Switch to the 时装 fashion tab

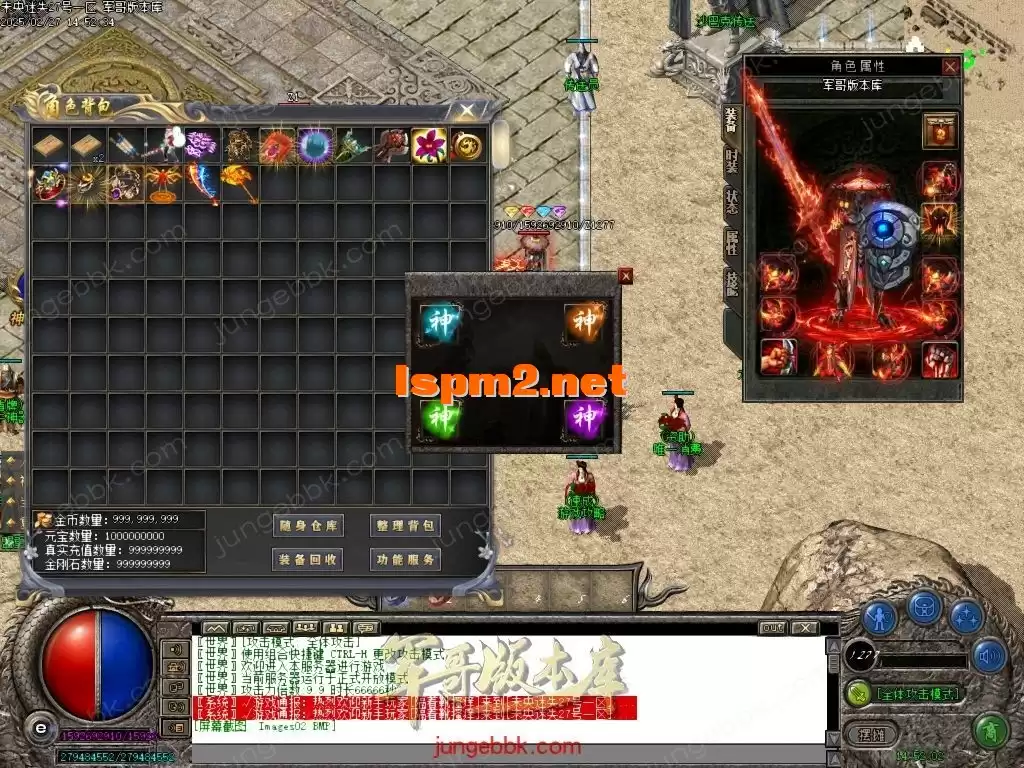[x=731, y=160]
